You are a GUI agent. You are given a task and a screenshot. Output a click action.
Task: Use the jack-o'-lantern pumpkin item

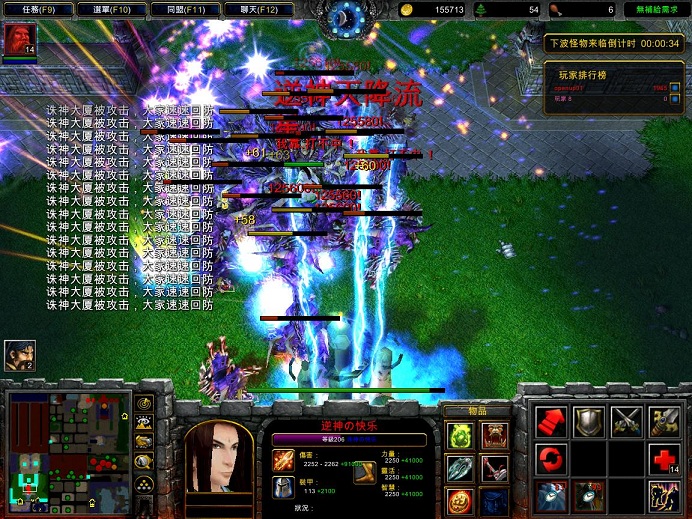click(x=460, y=500)
